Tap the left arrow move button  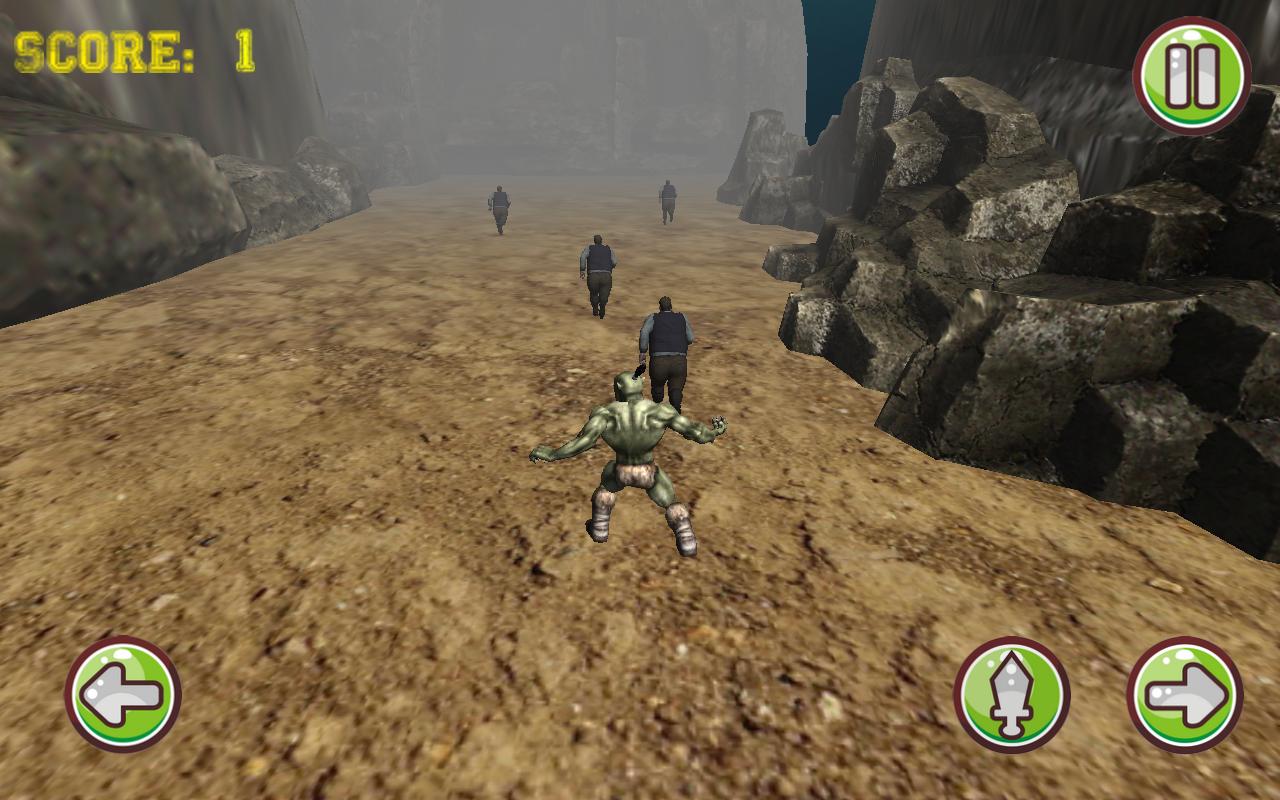(x=122, y=694)
